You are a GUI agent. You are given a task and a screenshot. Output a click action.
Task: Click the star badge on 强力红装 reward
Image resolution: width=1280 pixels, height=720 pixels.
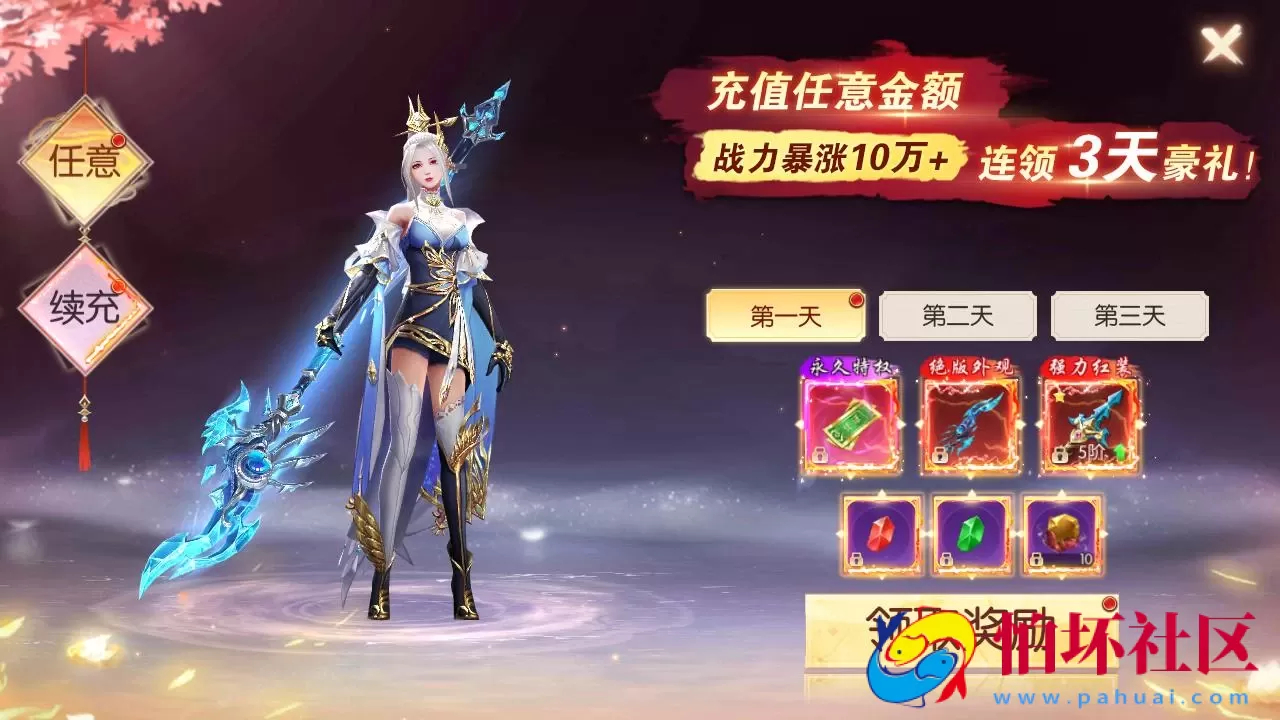tap(1058, 396)
